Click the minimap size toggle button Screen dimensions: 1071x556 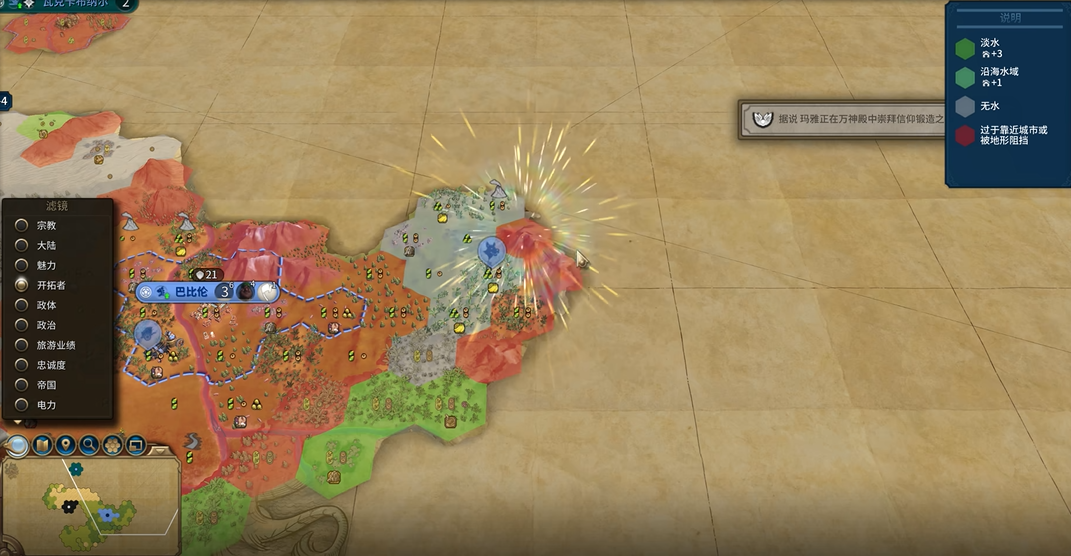[x=135, y=444]
